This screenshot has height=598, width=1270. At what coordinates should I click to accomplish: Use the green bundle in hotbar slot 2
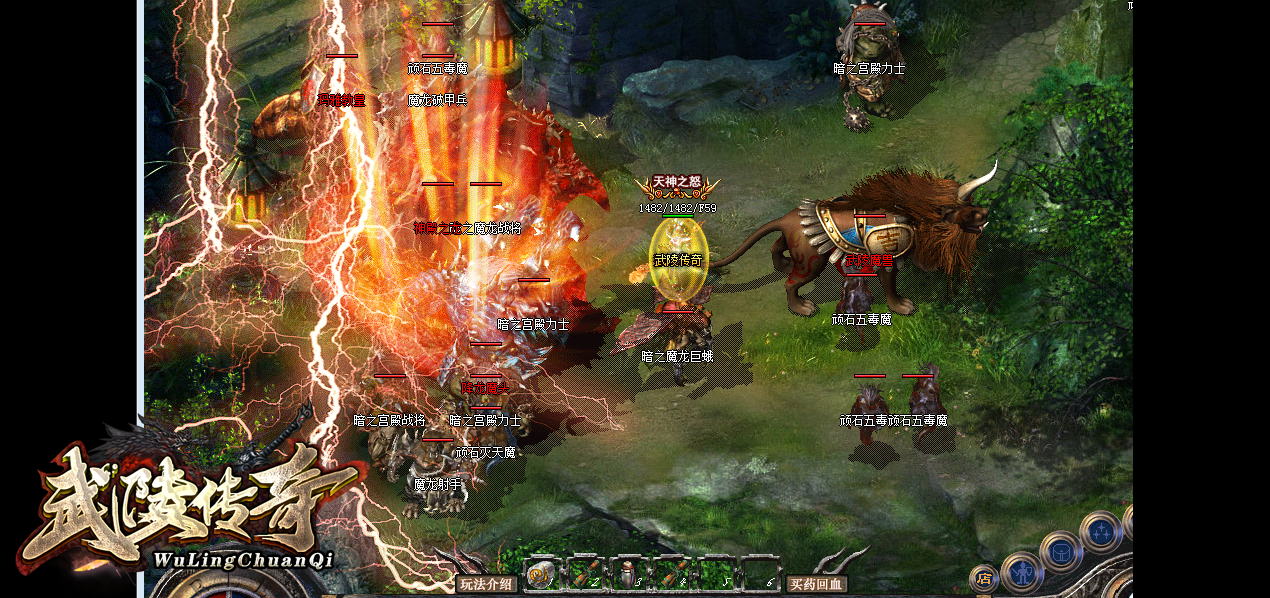coord(584,575)
